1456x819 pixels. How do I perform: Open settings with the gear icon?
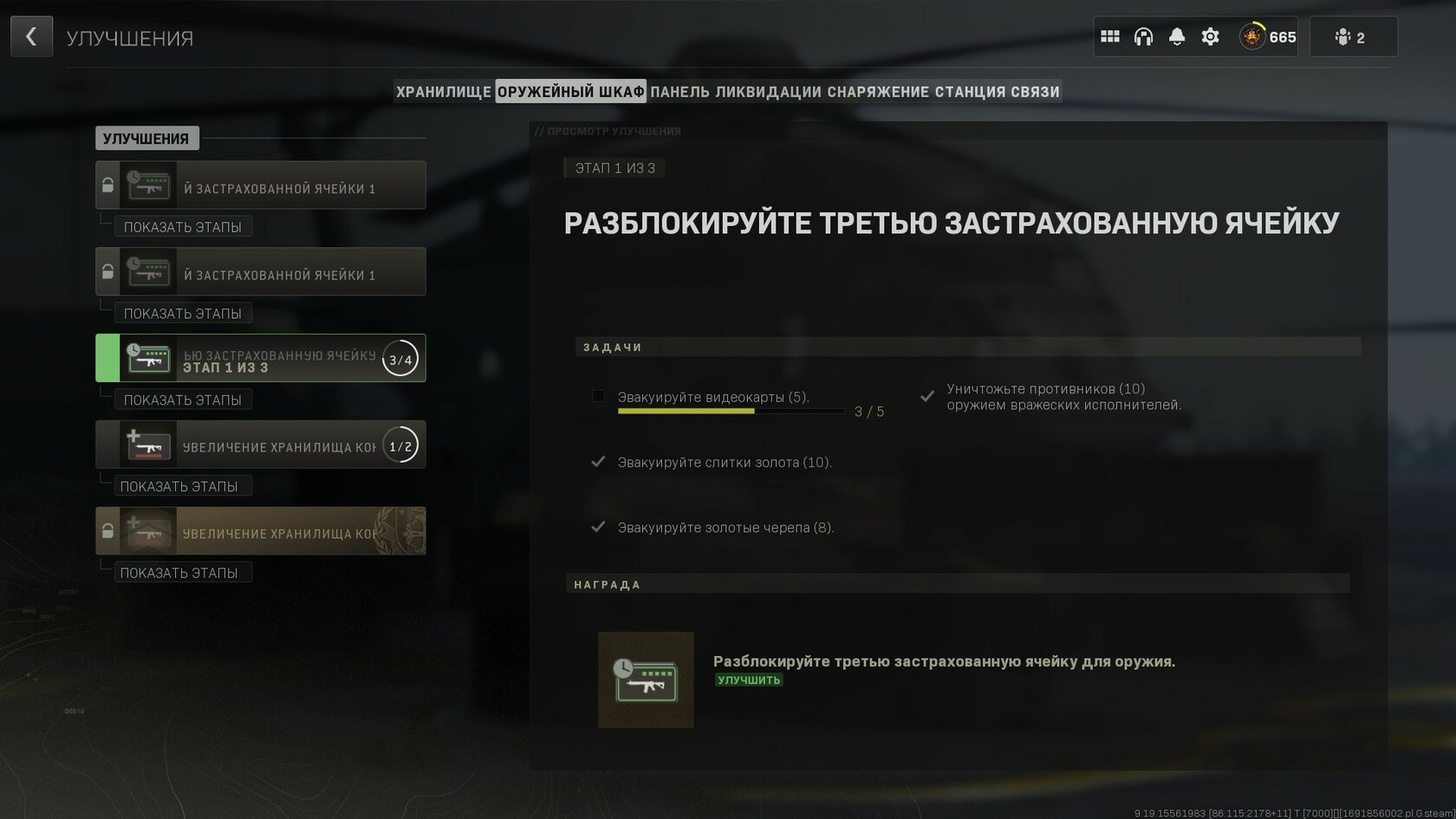tap(1208, 36)
